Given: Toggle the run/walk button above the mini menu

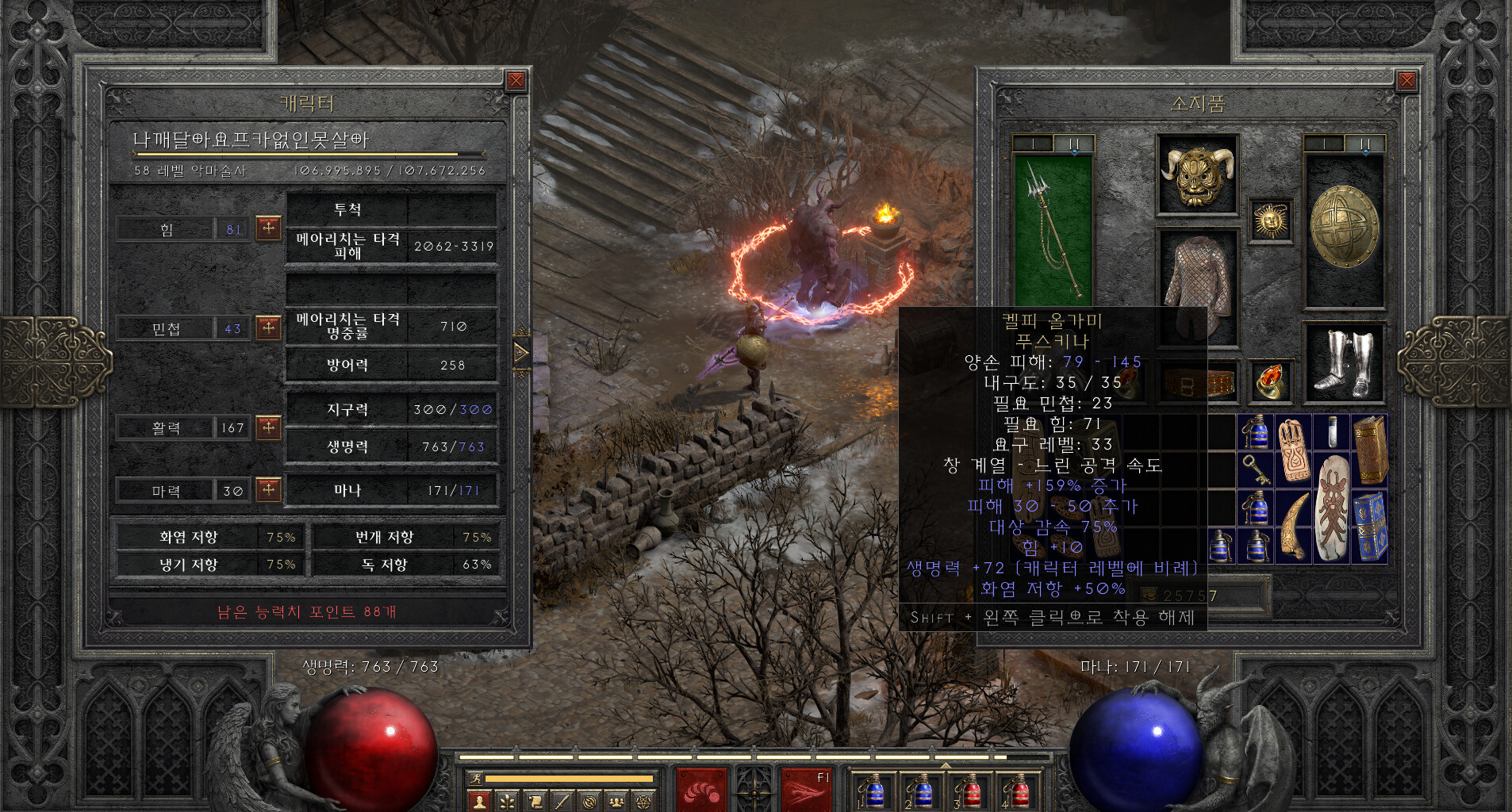Looking at the screenshot, I should coord(476,779).
